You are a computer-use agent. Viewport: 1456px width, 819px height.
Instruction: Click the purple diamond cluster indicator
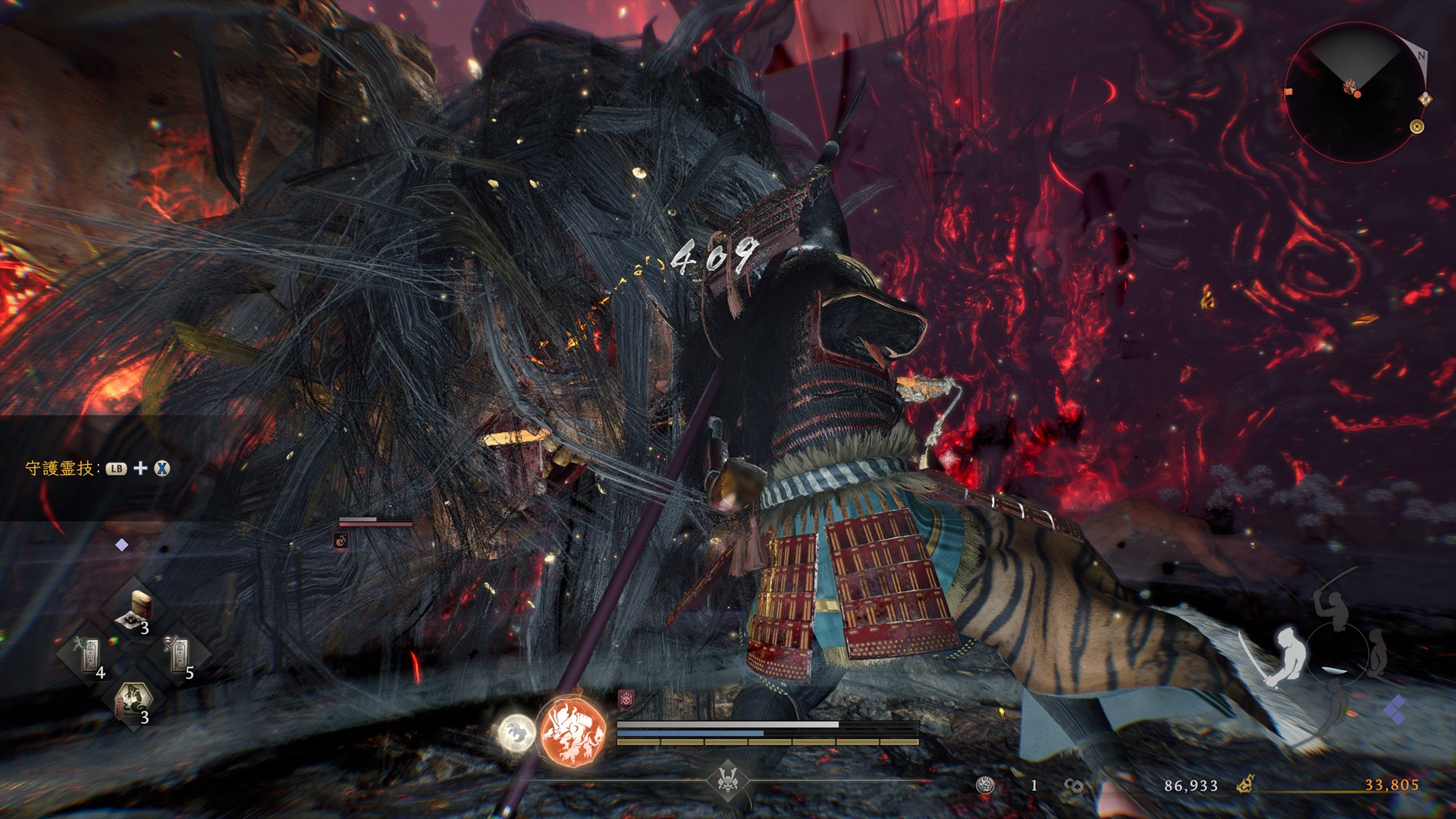click(1394, 711)
